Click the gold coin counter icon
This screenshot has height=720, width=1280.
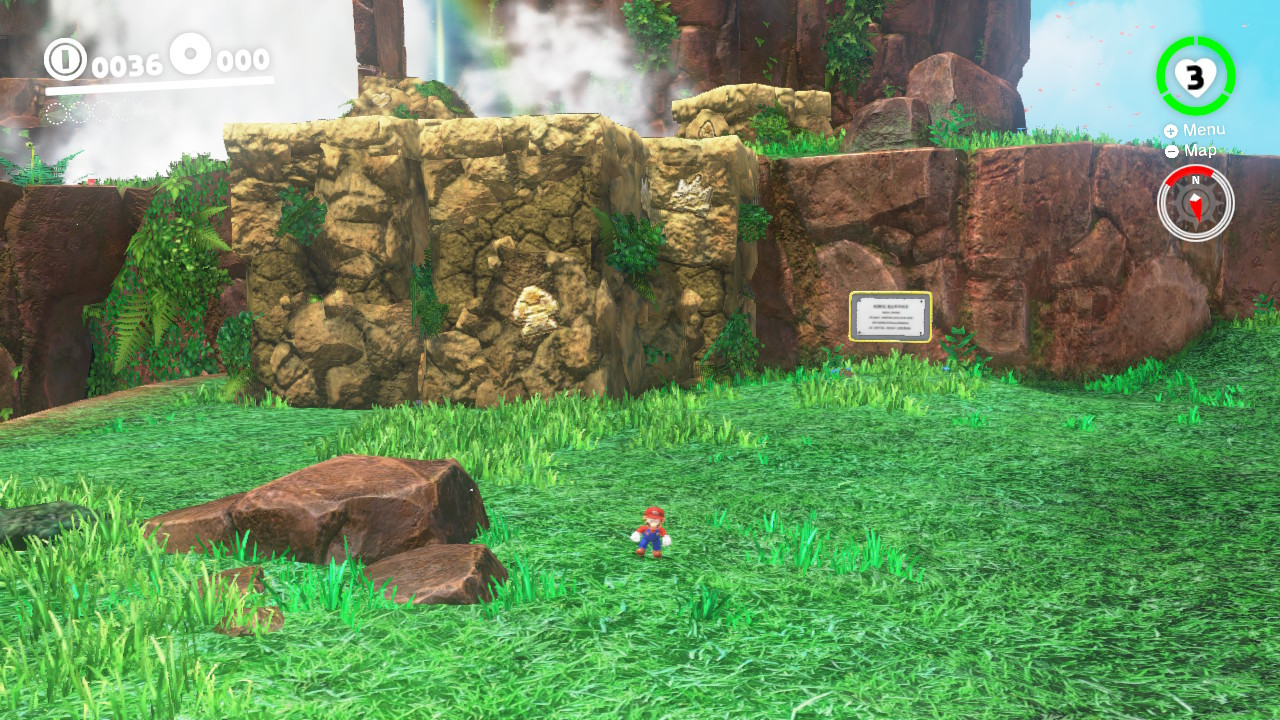pyautogui.click(x=64, y=58)
